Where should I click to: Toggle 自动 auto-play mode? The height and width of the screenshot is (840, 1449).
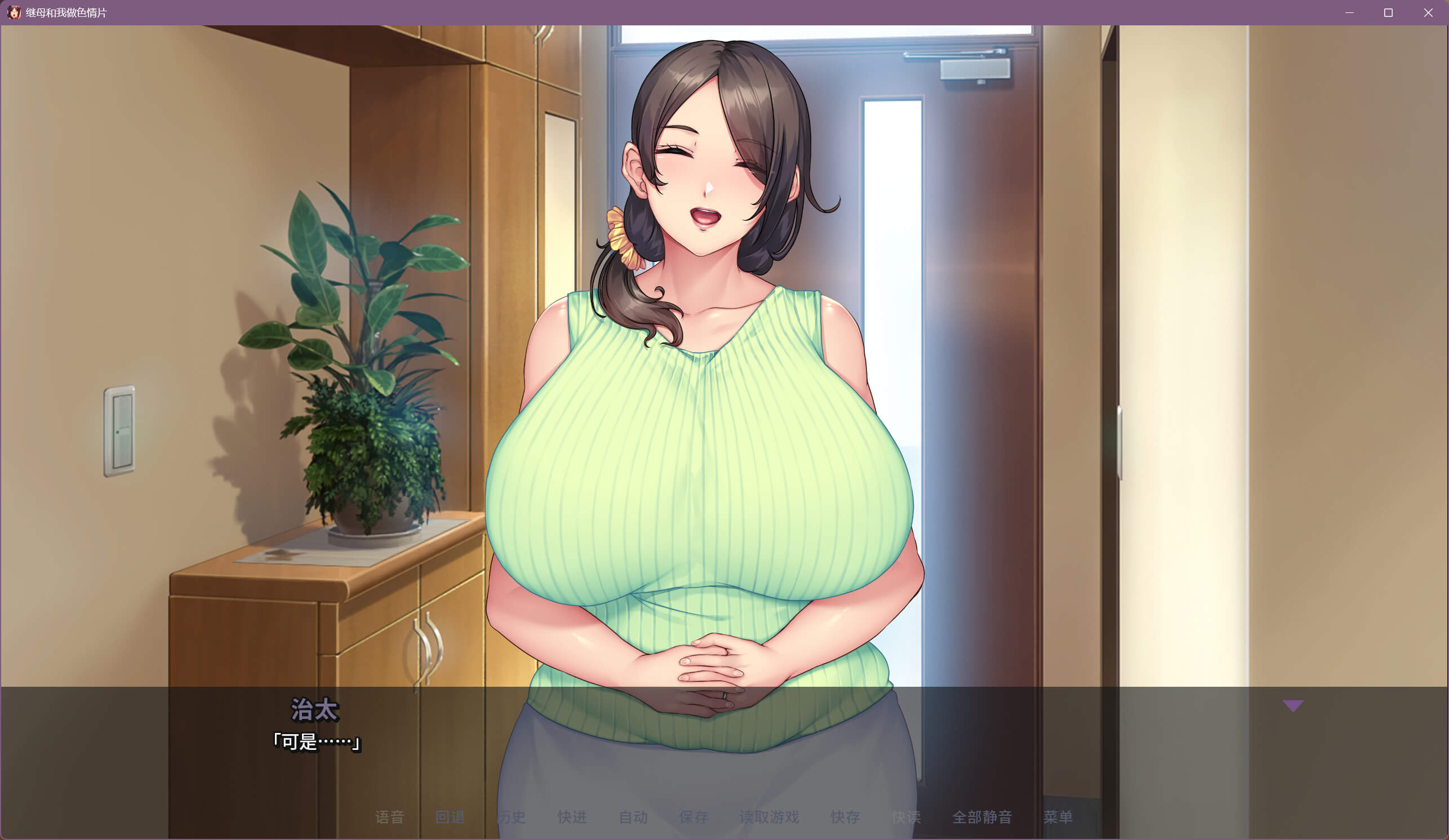[x=633, y=817]
